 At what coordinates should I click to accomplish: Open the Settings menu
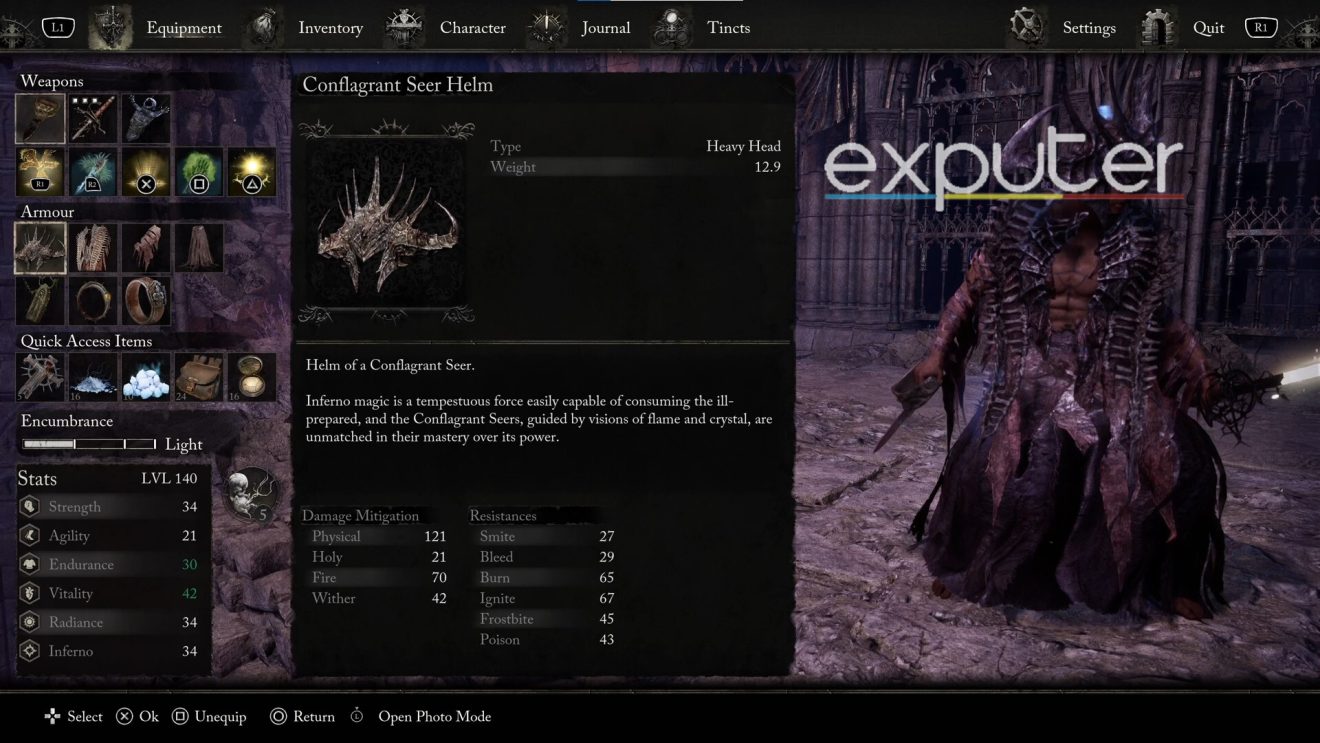point(1088,27)
